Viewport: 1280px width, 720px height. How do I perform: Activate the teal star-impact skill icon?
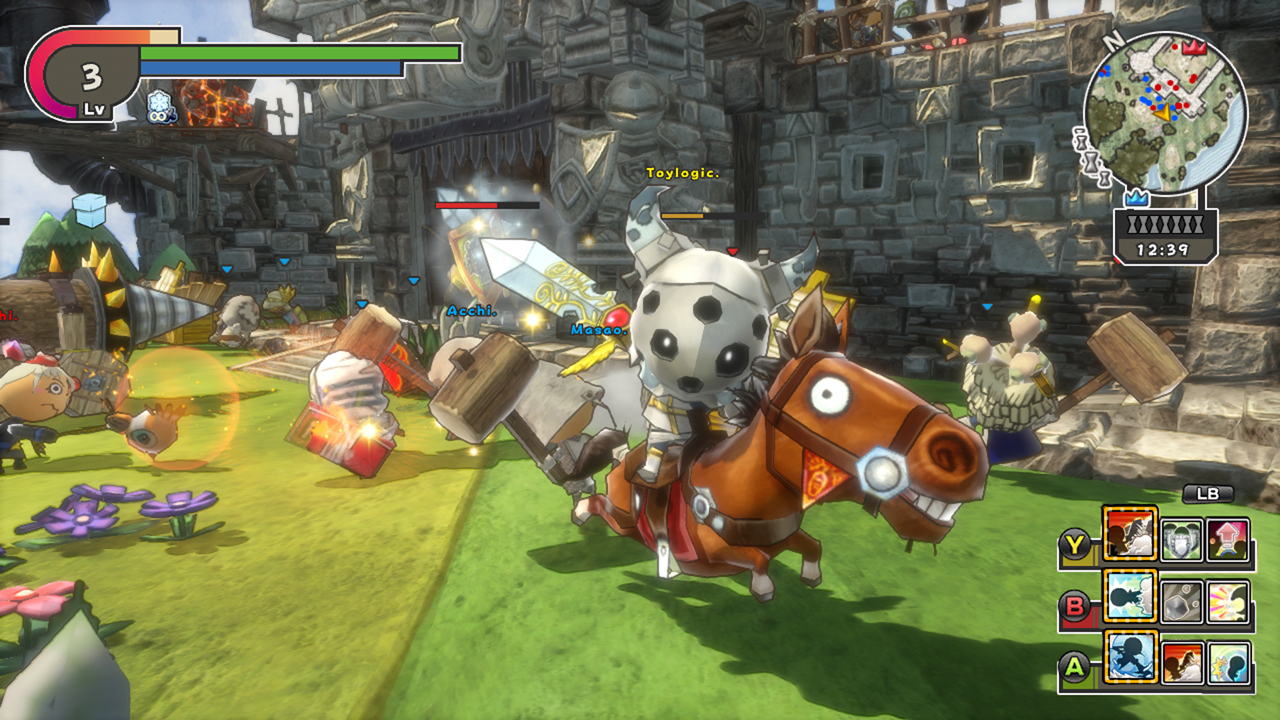pyautogui.click(x=1228, y=664)
